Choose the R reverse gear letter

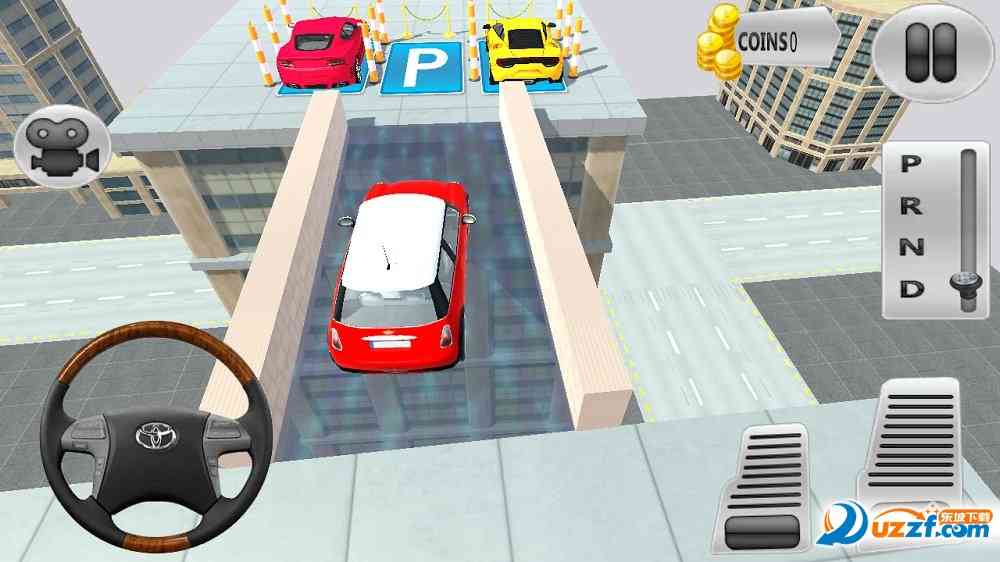(911, 206)
